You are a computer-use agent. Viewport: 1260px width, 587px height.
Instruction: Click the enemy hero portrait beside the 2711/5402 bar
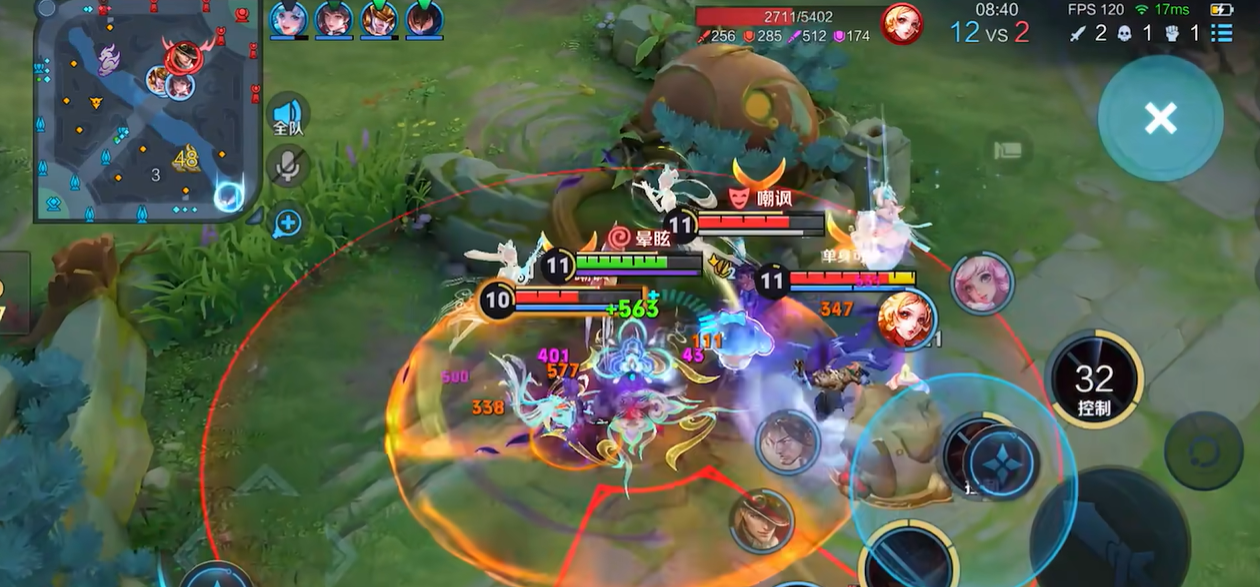[x=902, y=24]
